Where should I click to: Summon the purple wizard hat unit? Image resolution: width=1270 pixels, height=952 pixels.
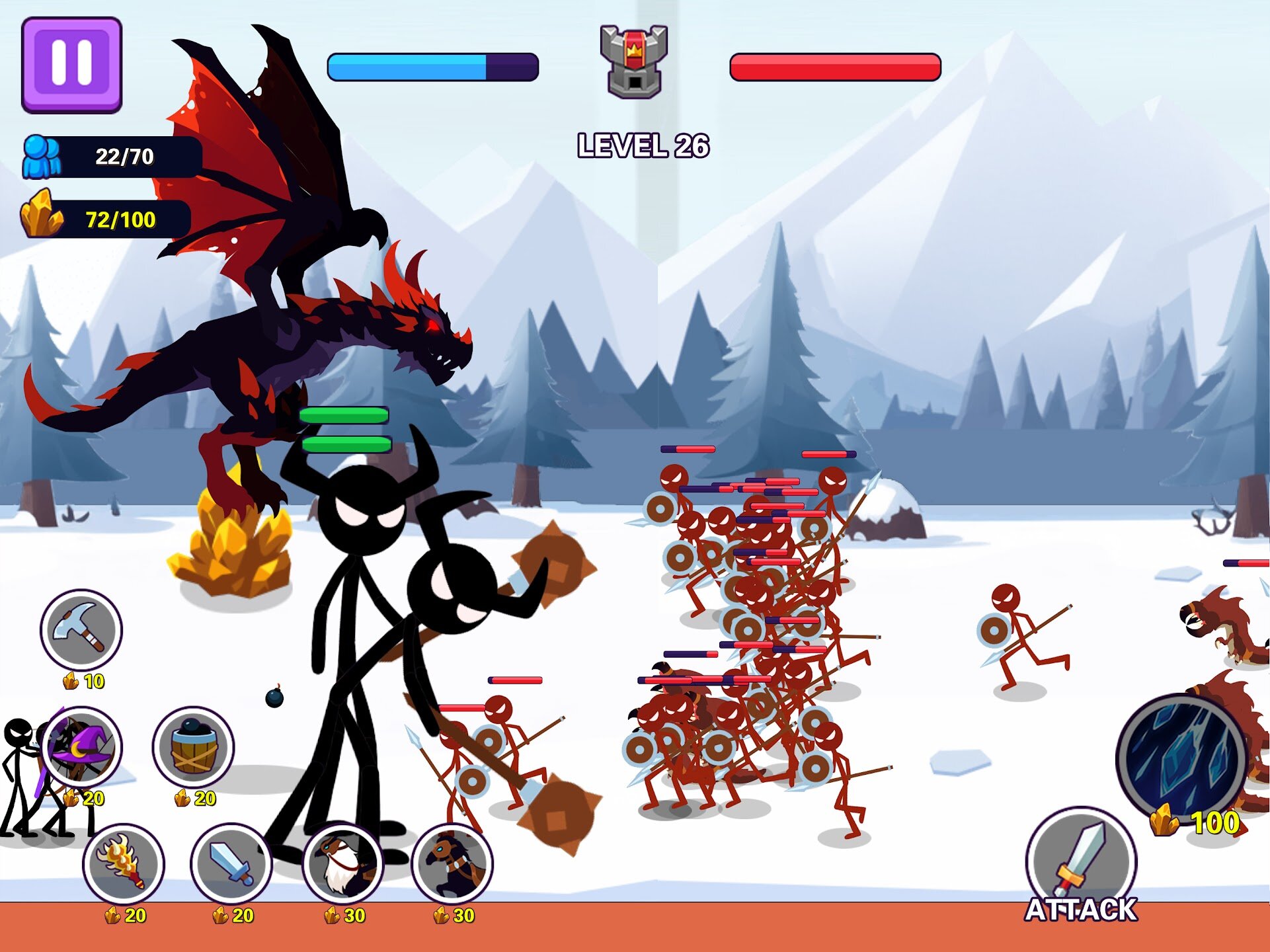[x=82, y=747]
